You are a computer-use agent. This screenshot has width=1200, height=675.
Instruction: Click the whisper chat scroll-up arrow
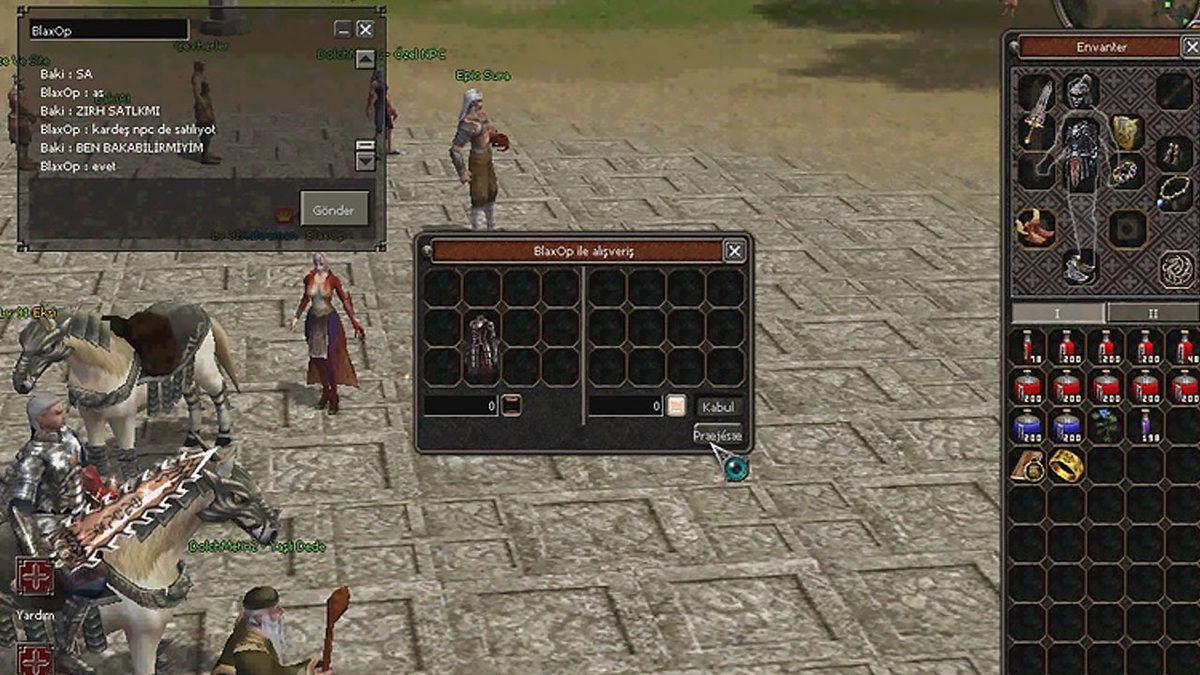(x=365, y=59)
